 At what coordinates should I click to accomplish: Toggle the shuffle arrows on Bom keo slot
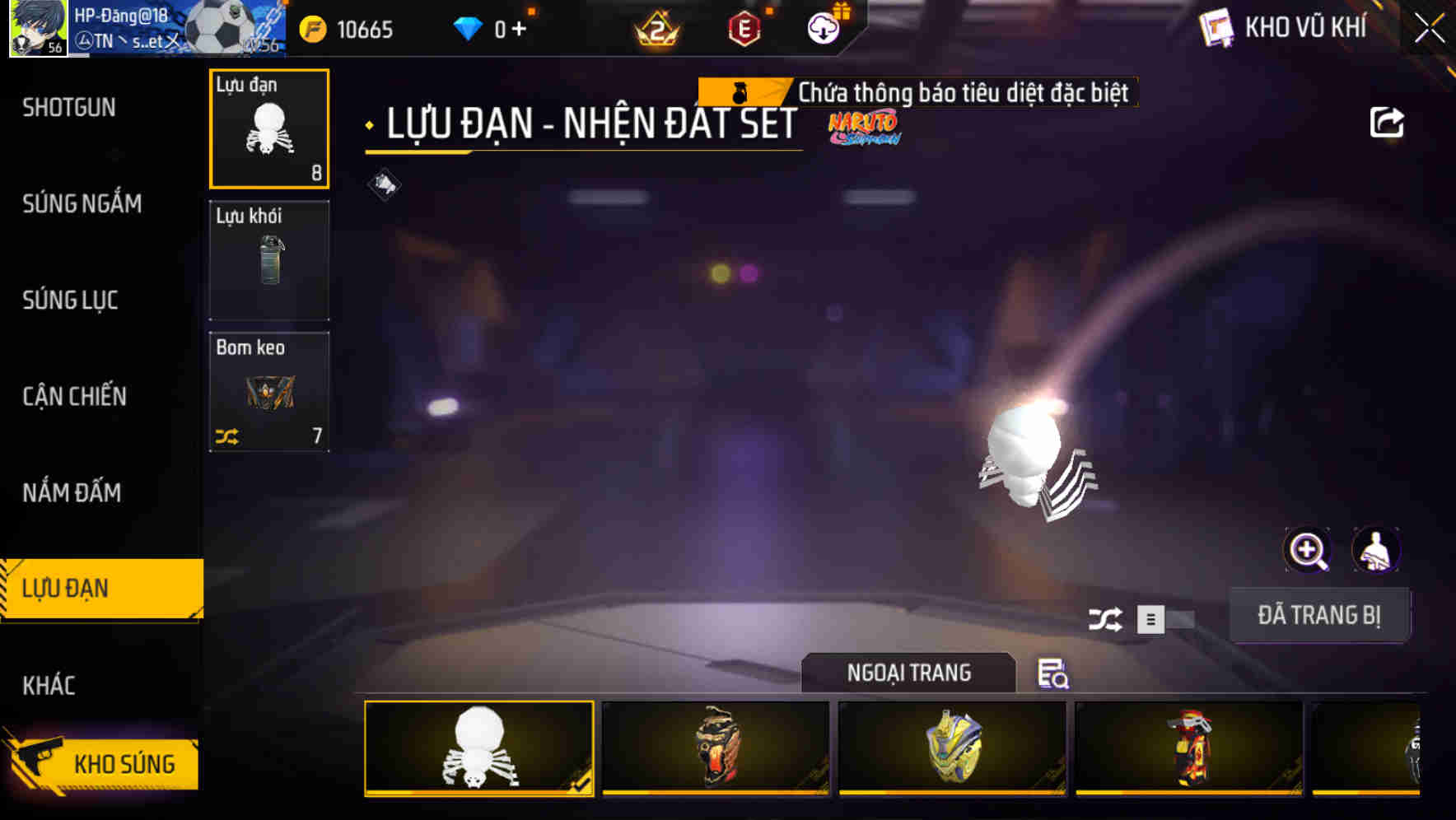(x=228, y=439)
